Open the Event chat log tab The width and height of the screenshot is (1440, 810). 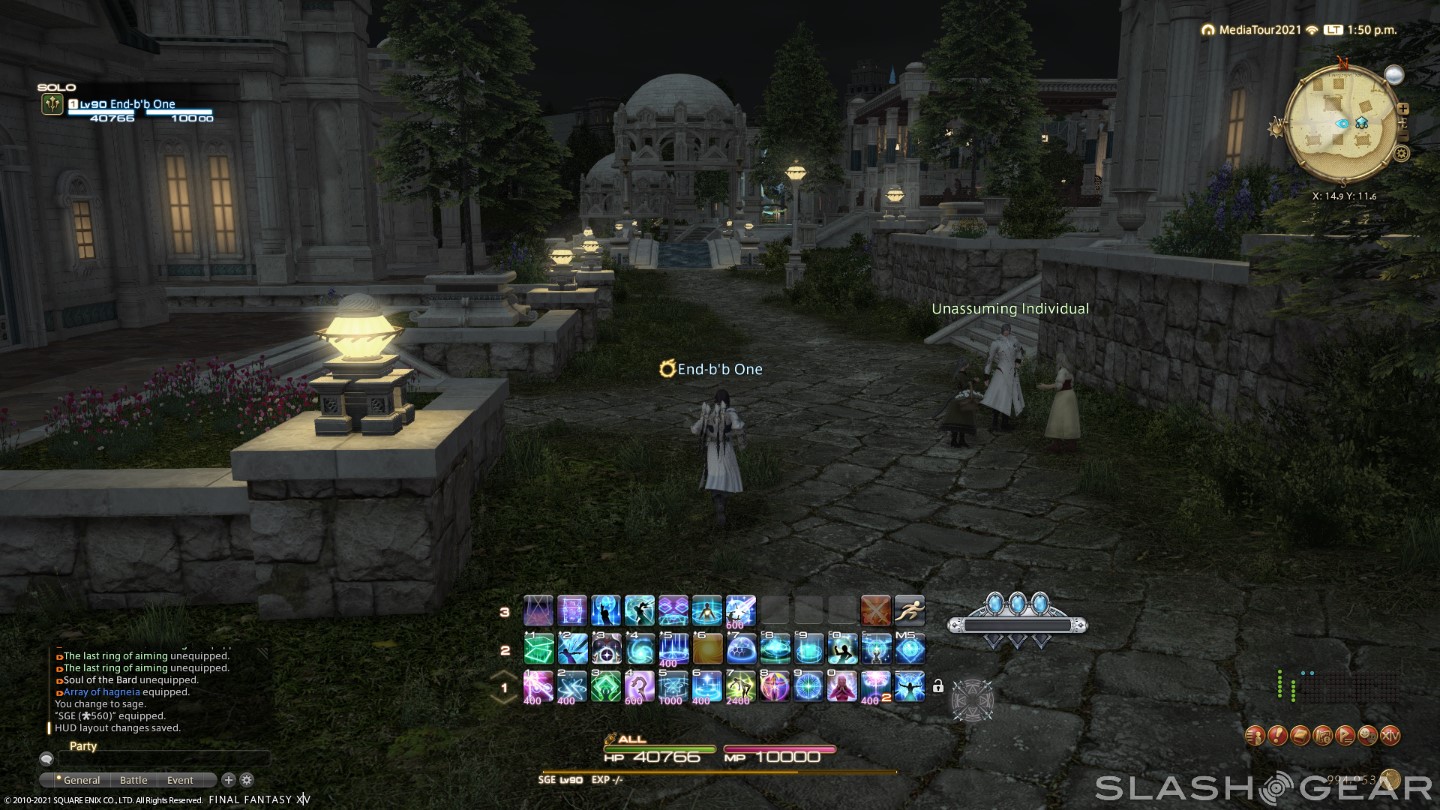tap(181, 780)
